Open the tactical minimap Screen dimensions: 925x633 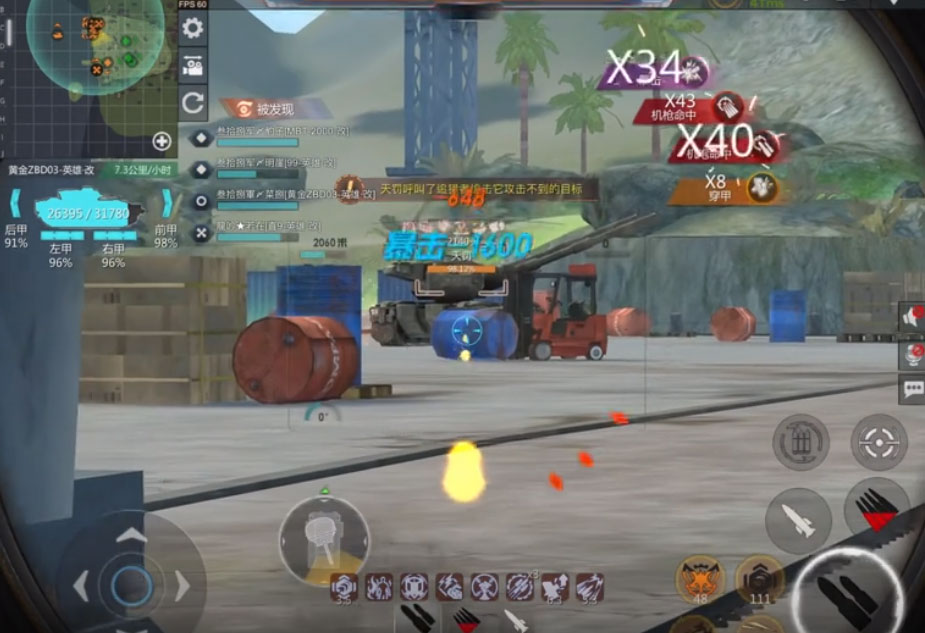click(x=95, y=45)
